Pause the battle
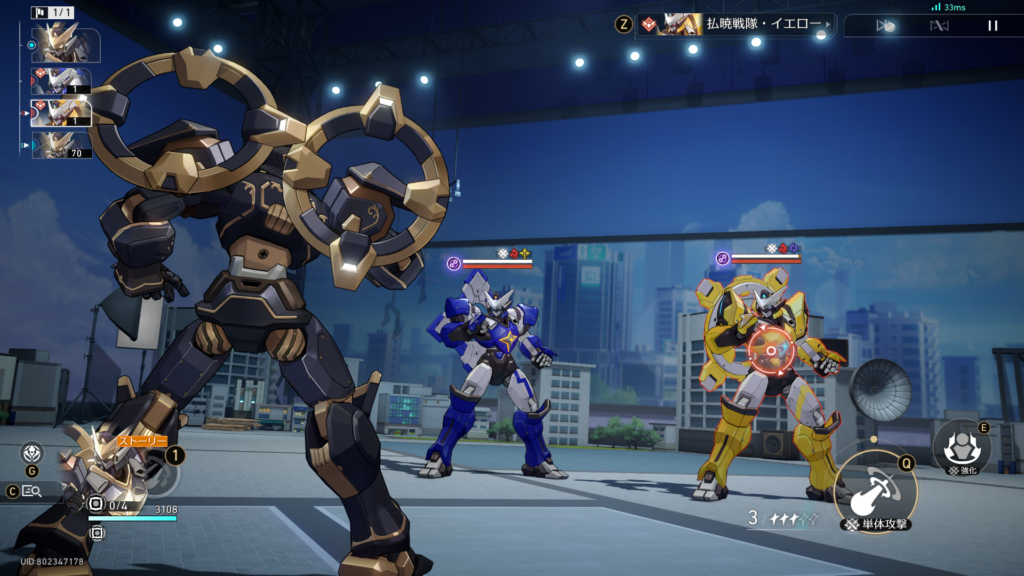Screen dimensions: 1024x576 click(x=992, y=26)
